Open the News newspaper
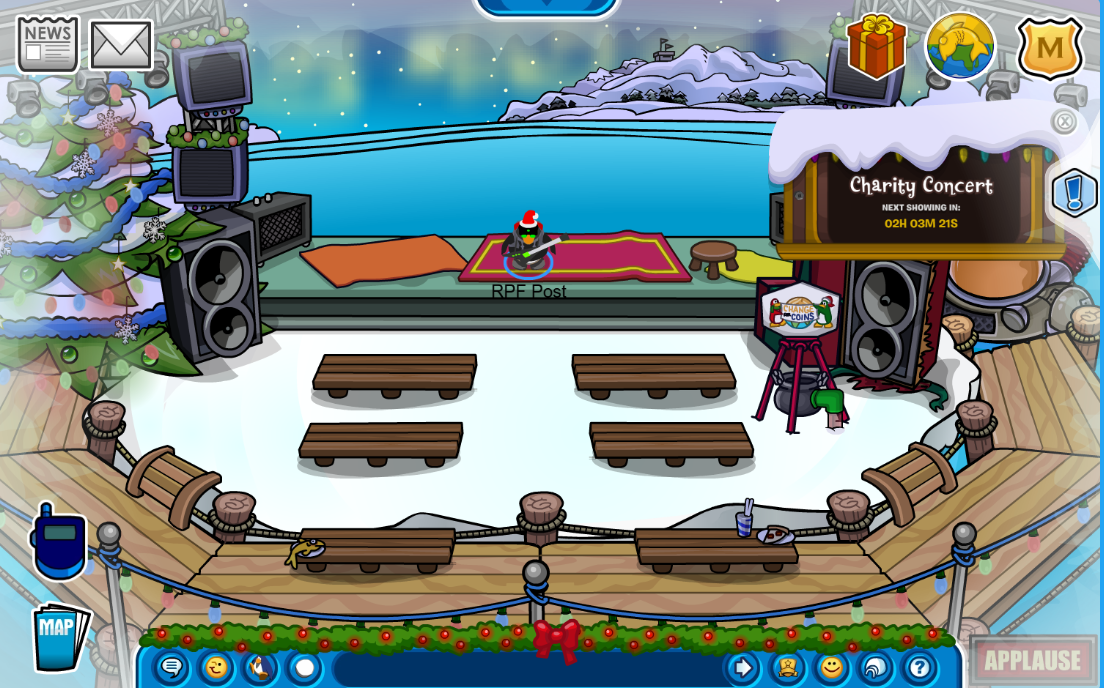1104x688 pixels. 47,44
